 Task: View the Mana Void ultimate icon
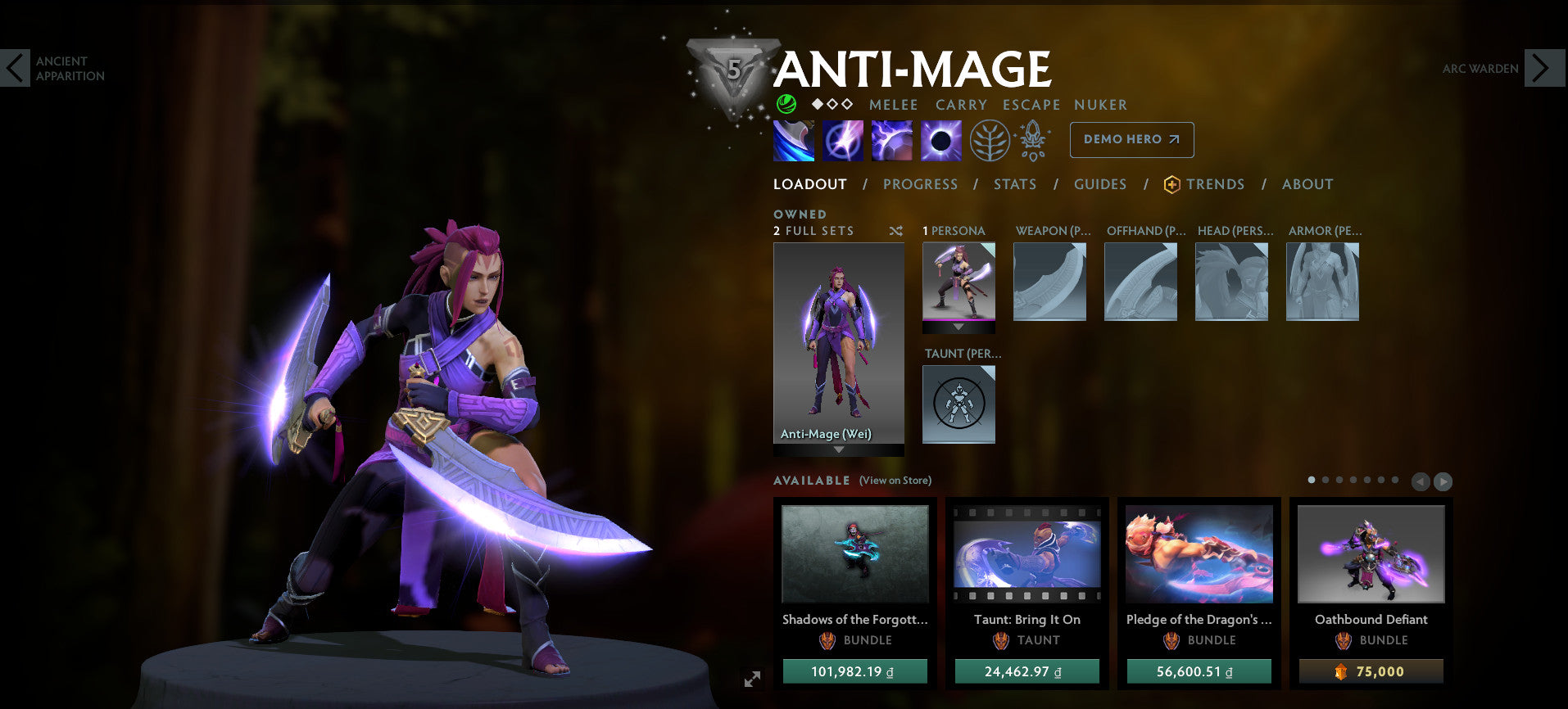point(940,139)
